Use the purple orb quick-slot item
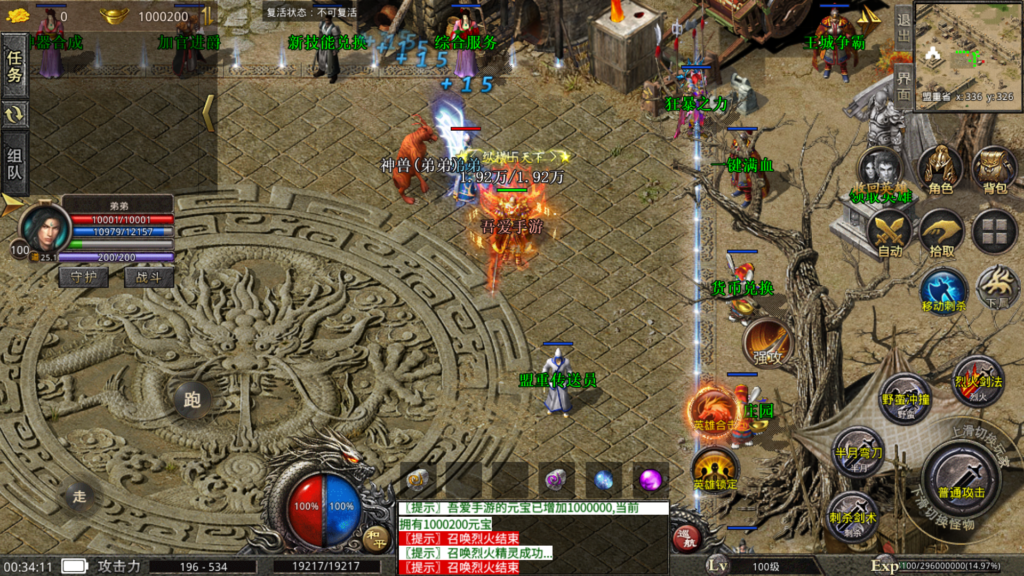This screenshot has height=576, width=1024. 651,479
